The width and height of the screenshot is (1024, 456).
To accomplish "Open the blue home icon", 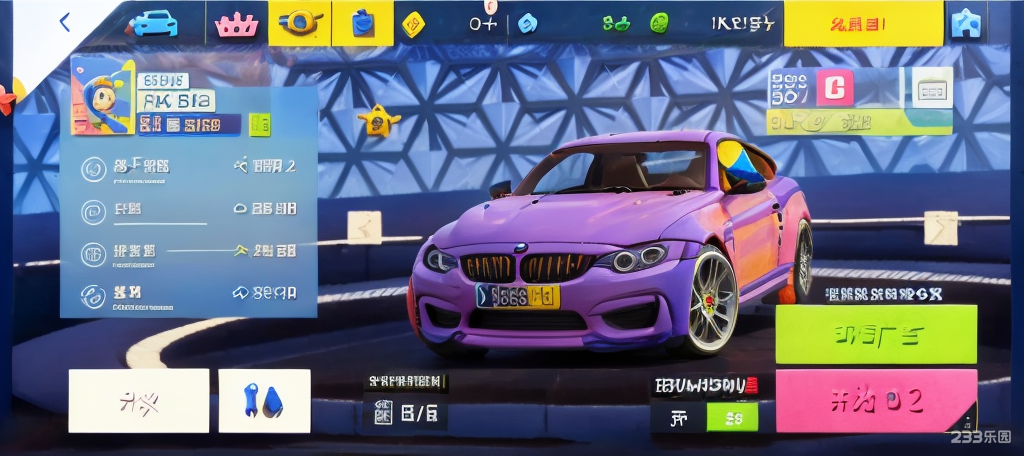I will click(x=966, y=23).
